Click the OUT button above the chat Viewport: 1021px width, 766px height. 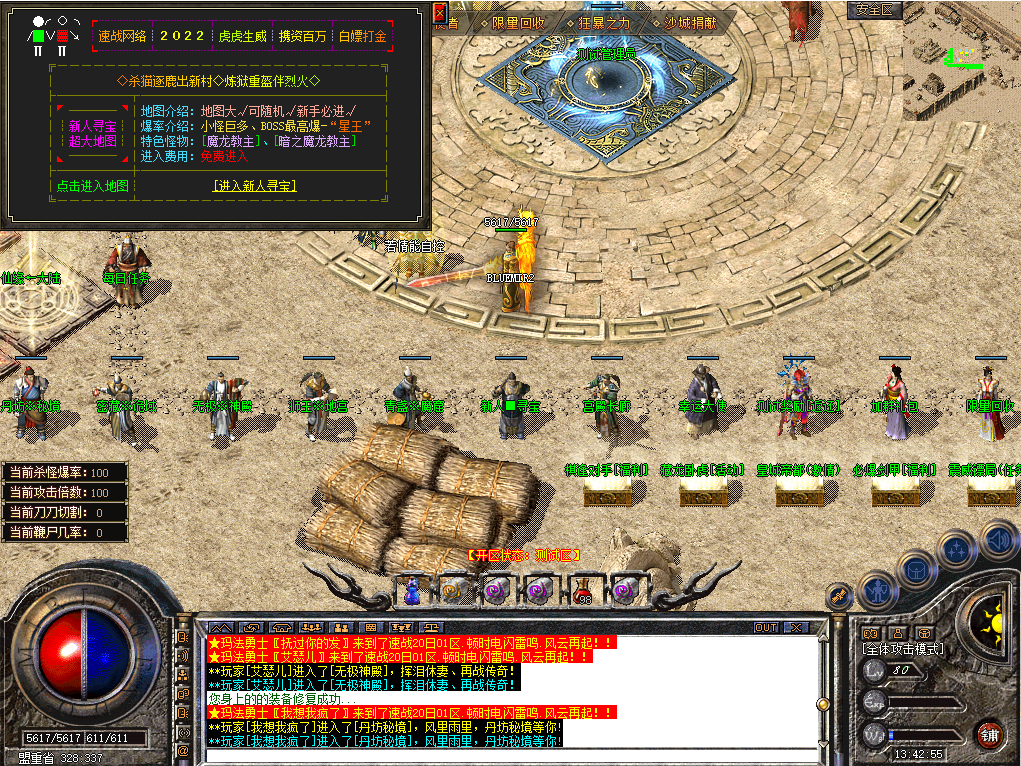pos(766,628)
